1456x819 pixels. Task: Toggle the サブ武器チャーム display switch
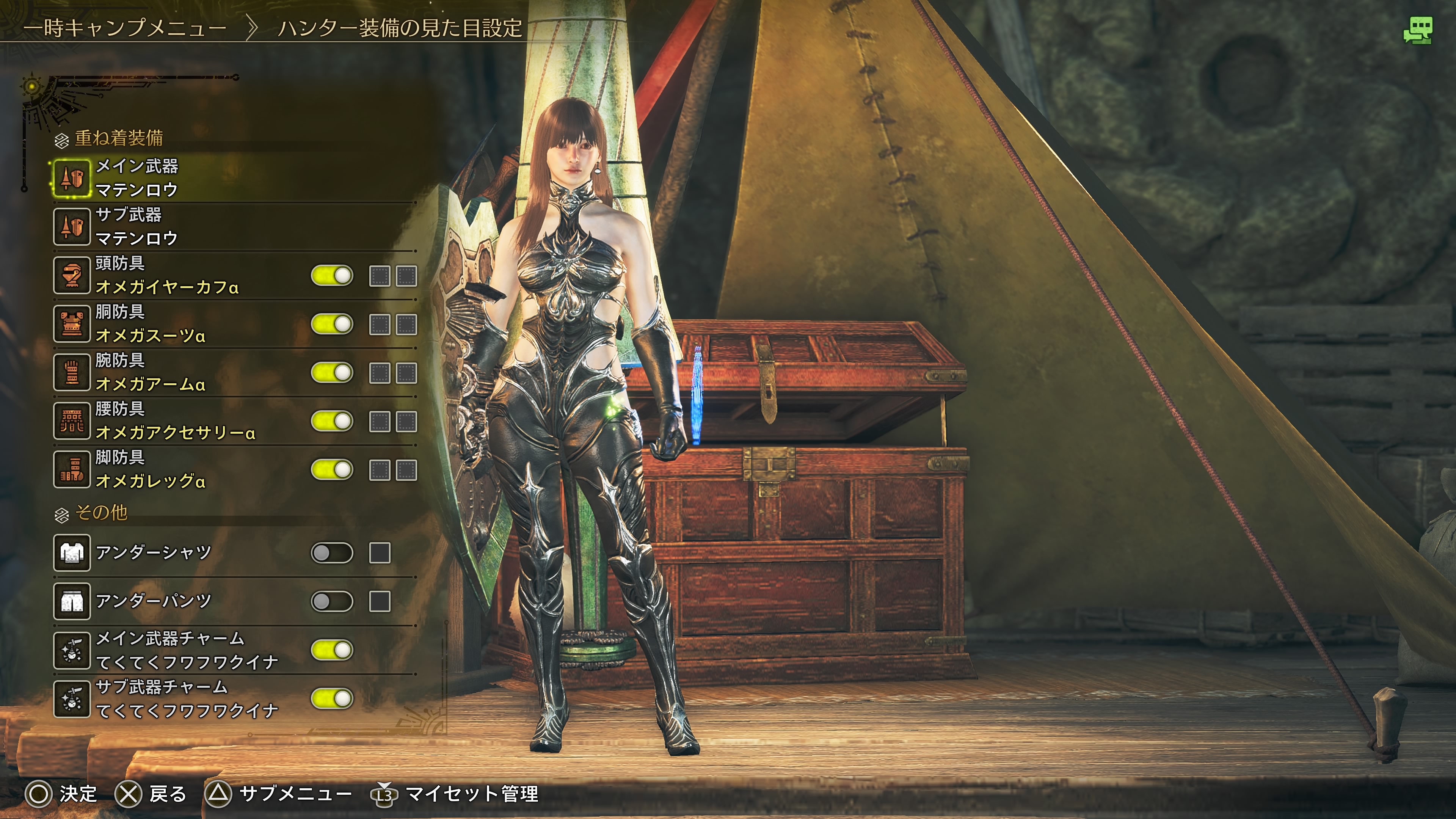[x=332, y=698]
